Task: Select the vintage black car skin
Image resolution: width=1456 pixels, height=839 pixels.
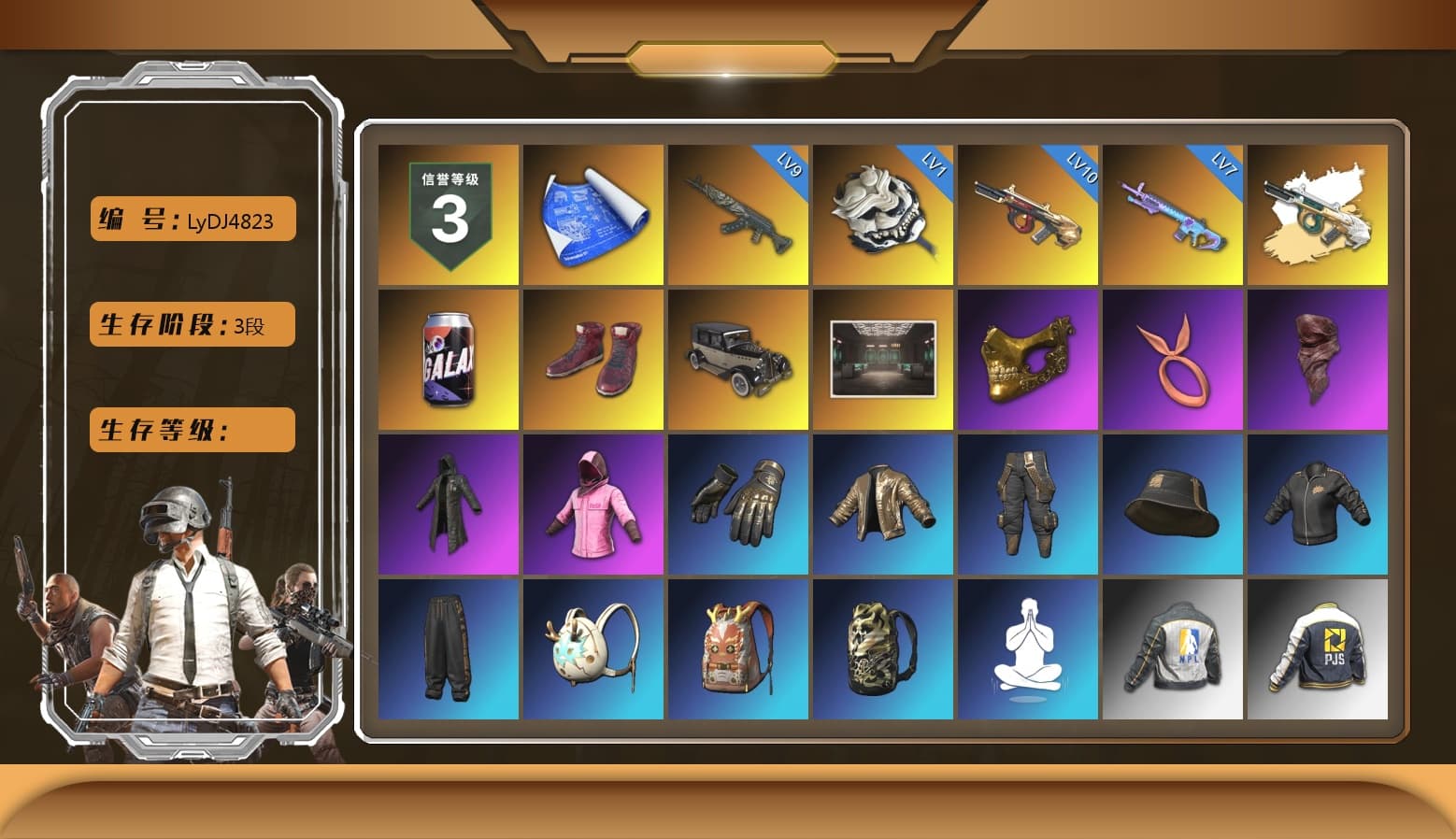Action: click(x=737, y=358)
